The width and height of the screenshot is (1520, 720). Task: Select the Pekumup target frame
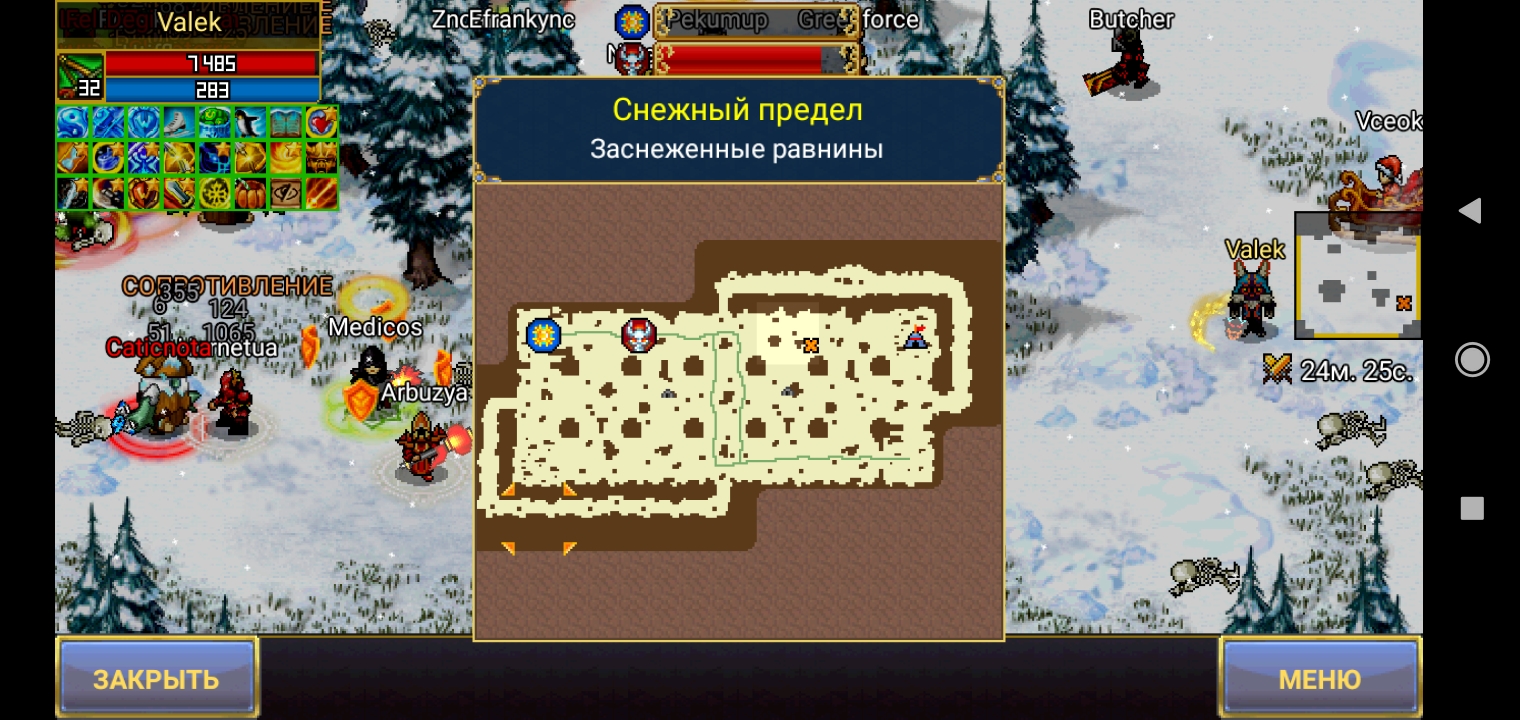(755, 20)
